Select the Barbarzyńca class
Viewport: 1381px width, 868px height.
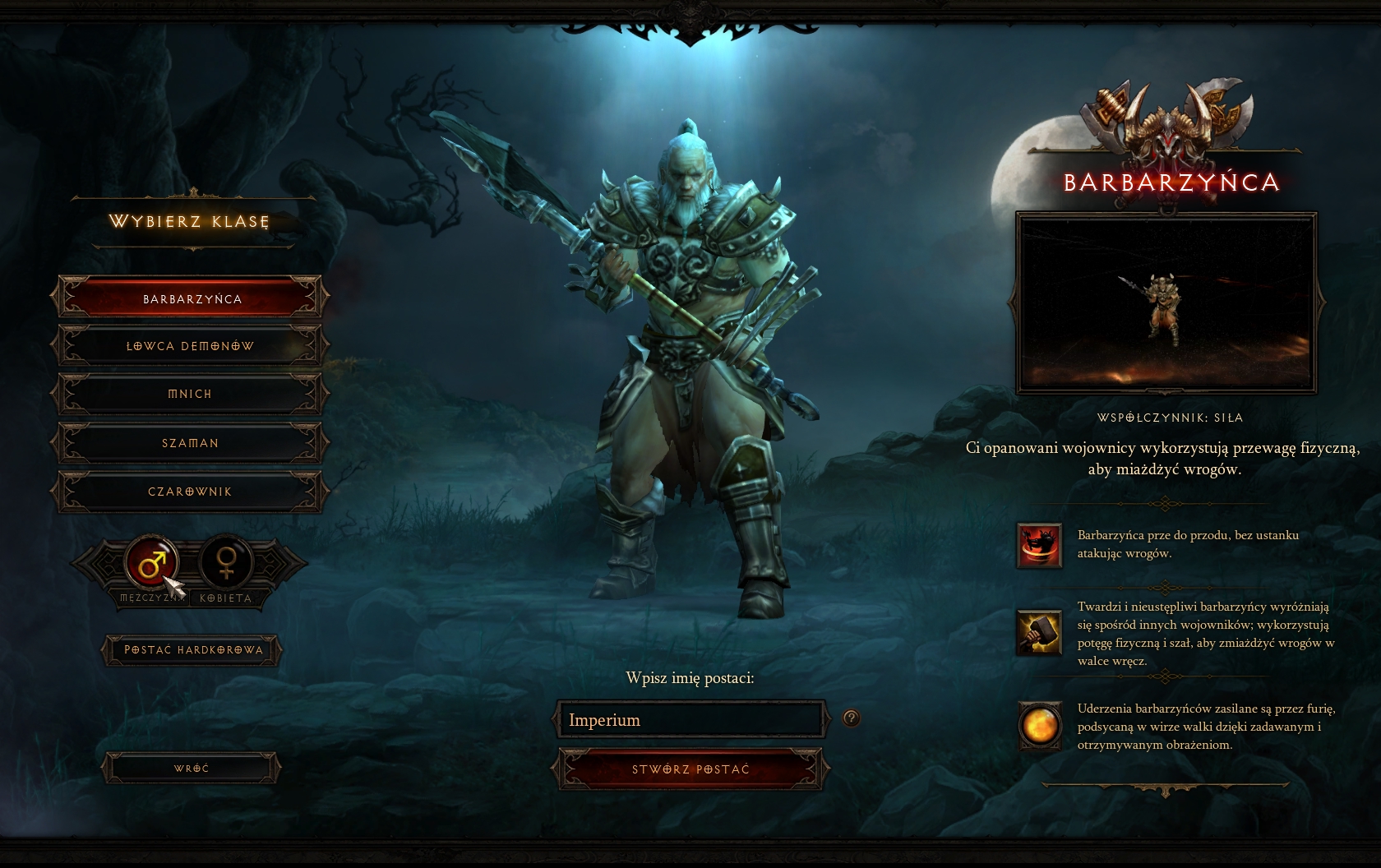[191, 298]
